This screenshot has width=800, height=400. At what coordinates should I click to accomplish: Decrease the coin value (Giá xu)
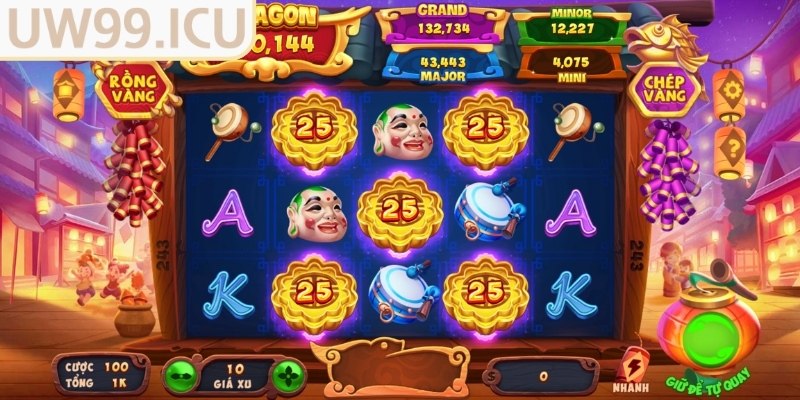tap(182, 378)
